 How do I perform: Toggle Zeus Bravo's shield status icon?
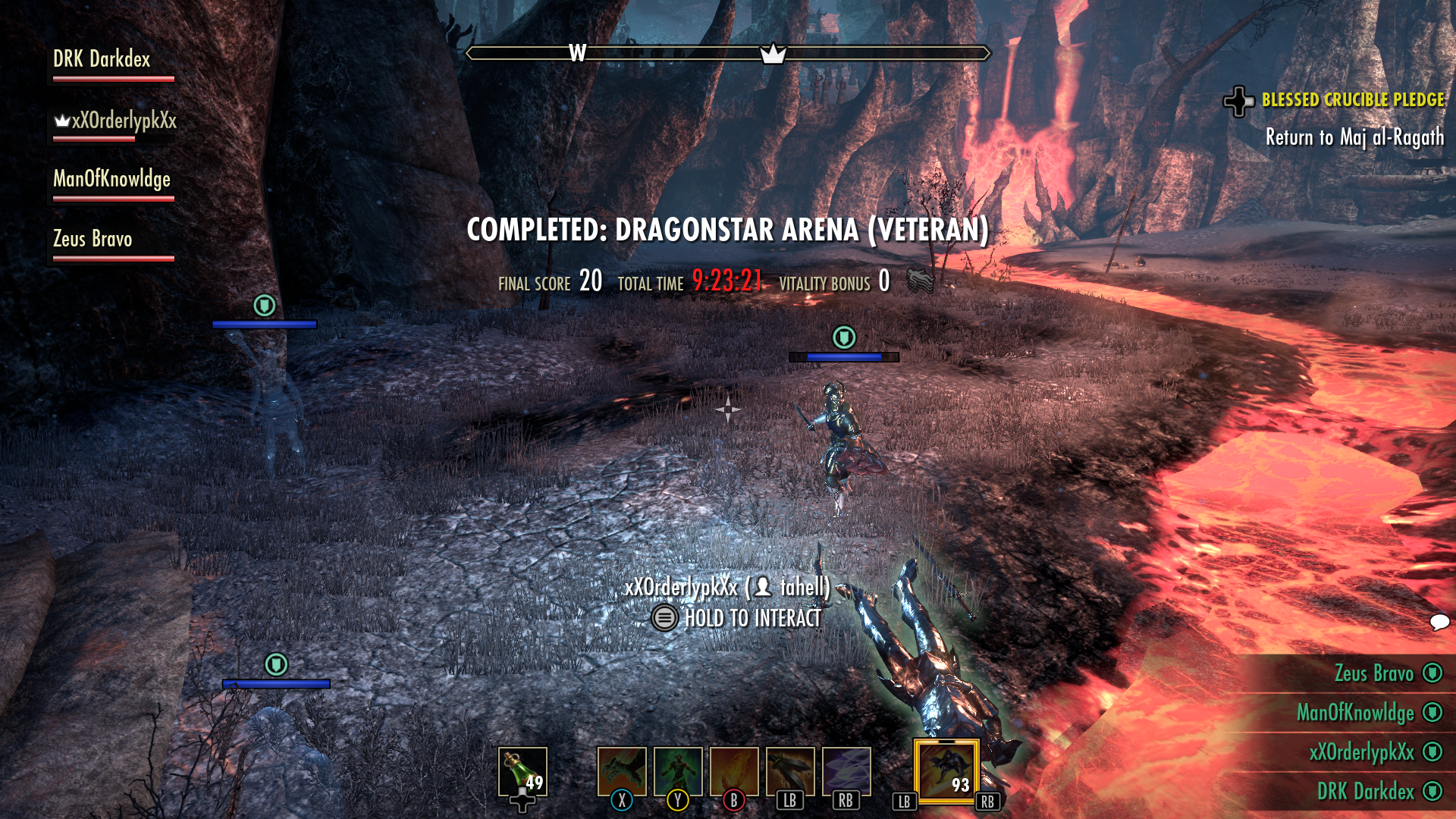tap(1432, 673)
